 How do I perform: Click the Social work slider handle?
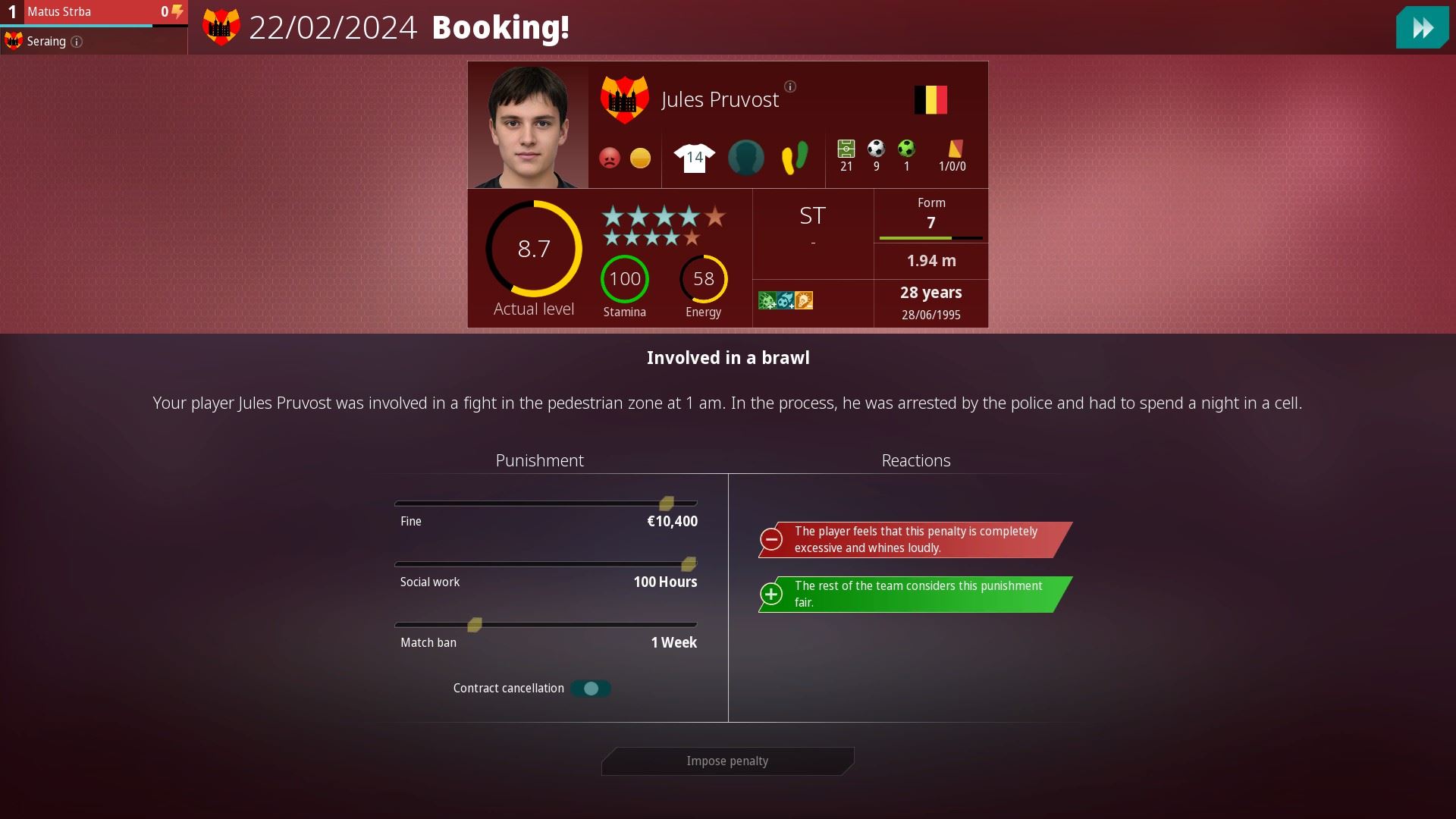click(689, 564)
